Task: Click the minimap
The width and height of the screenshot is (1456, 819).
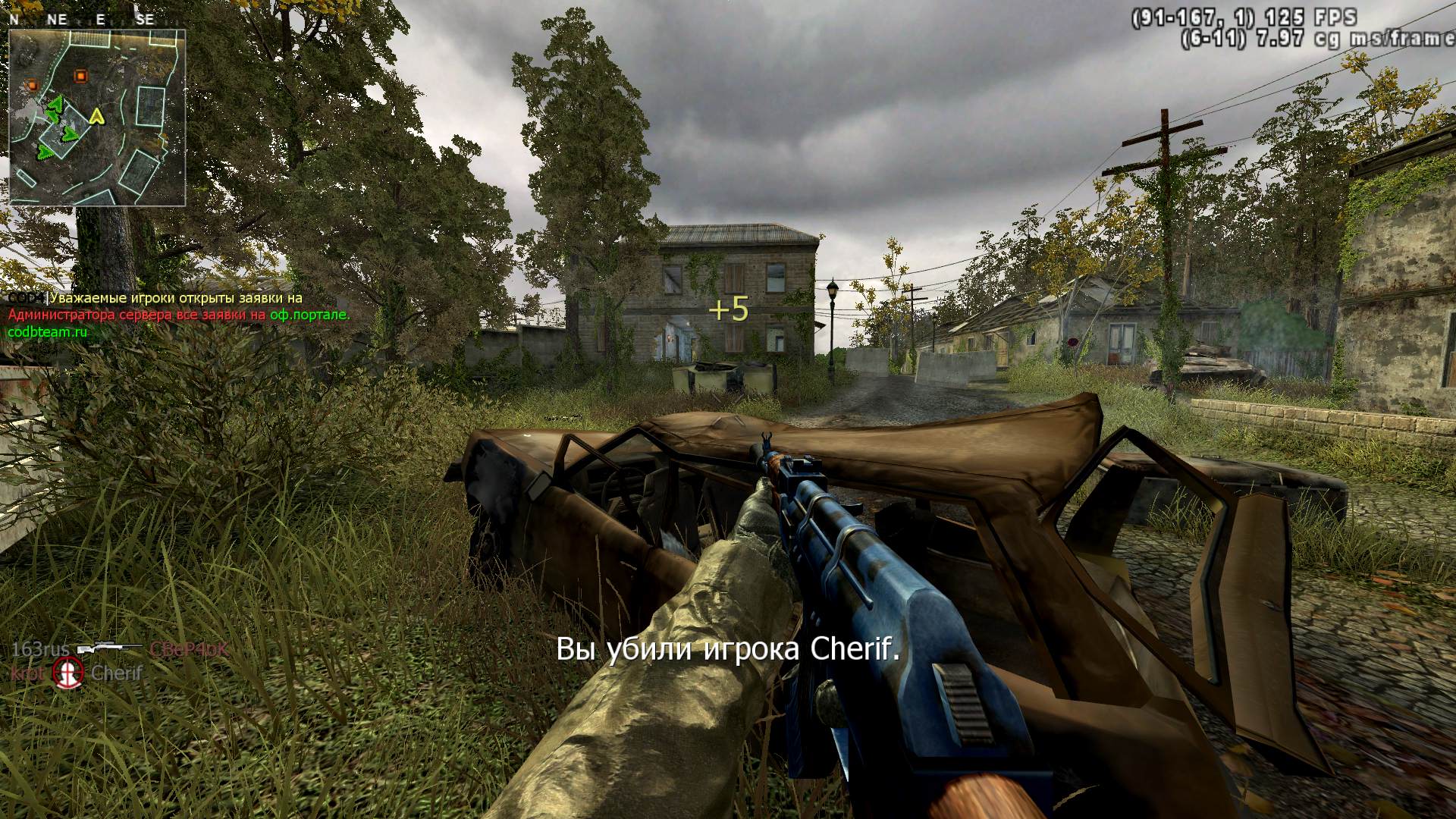Action: 97,118
